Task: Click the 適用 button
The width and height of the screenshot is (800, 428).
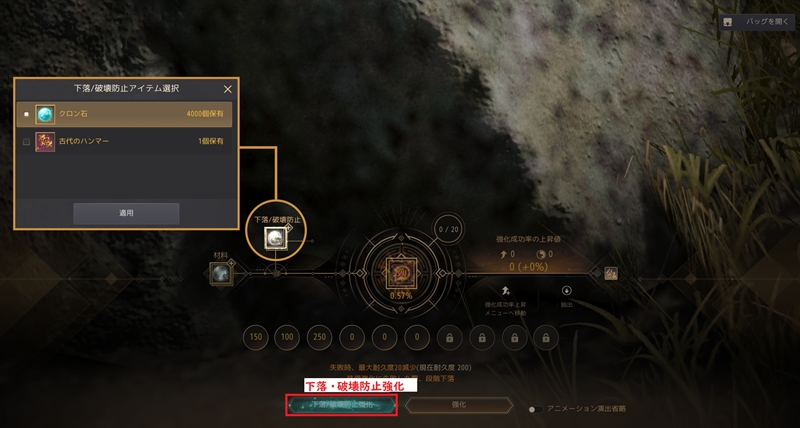Action: [x=126, y=213]
